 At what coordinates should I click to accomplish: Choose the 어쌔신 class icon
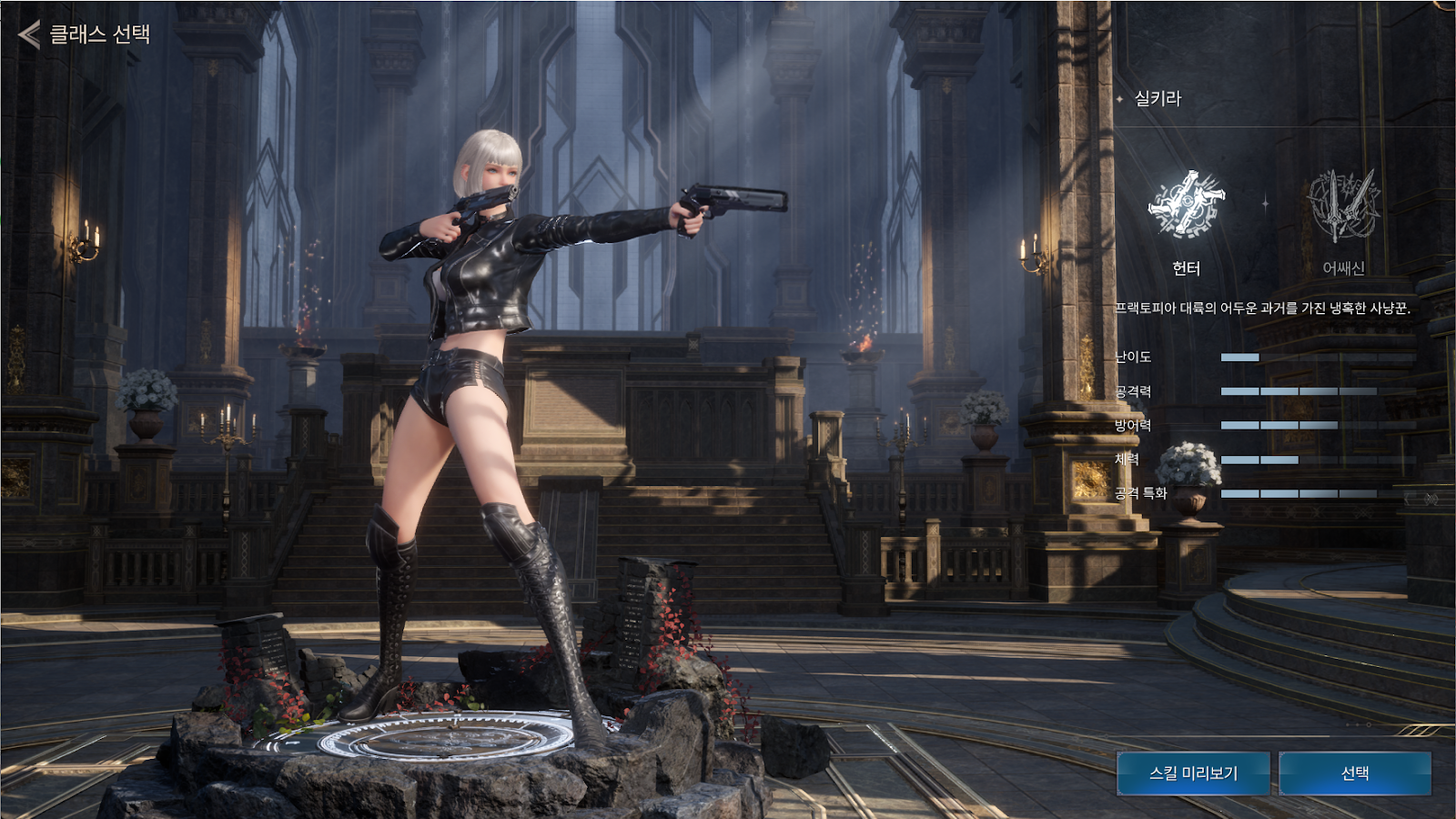coord(1343,207)
